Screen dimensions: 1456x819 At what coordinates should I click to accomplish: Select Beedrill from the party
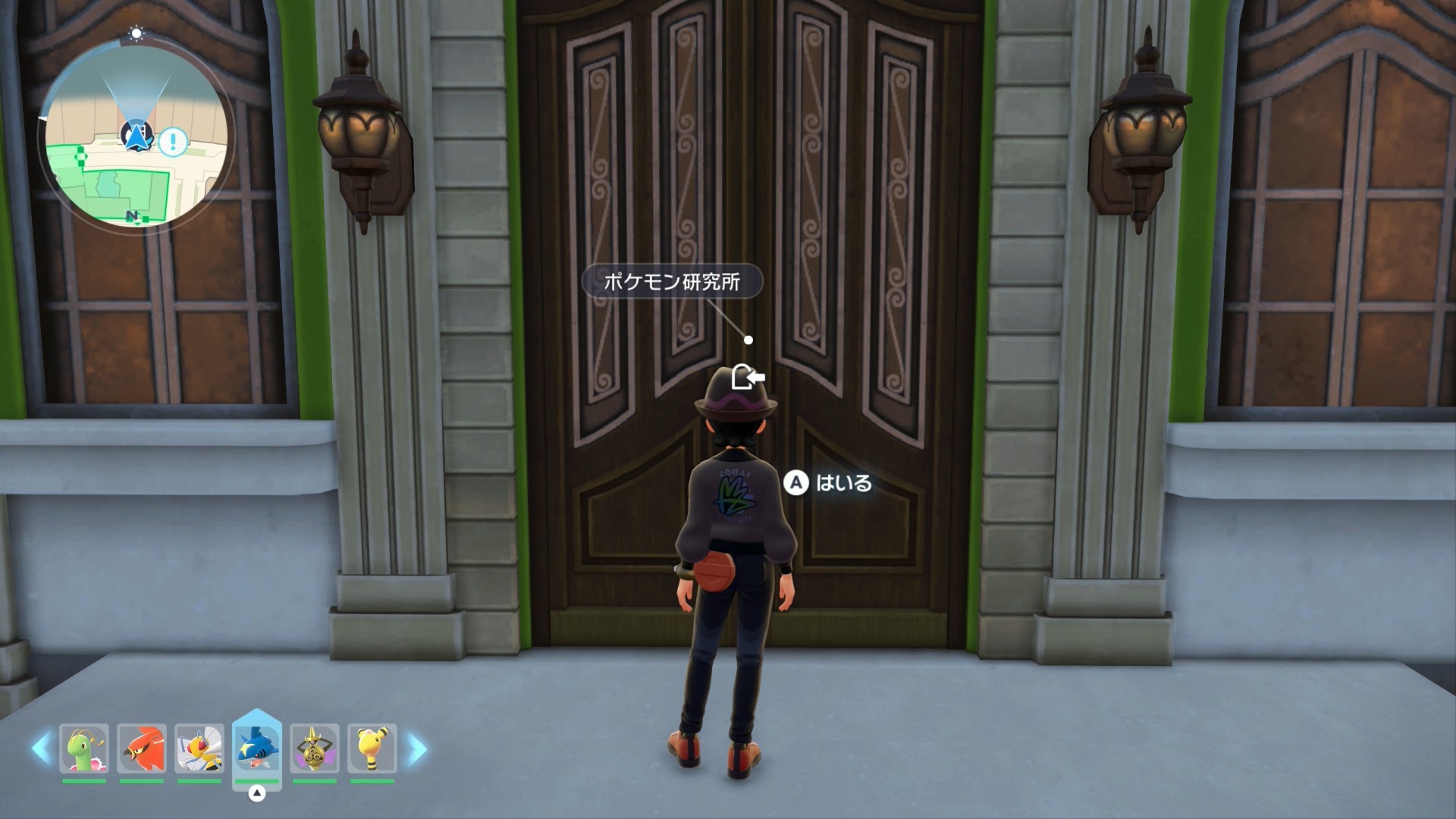click(x=199, y=748)
